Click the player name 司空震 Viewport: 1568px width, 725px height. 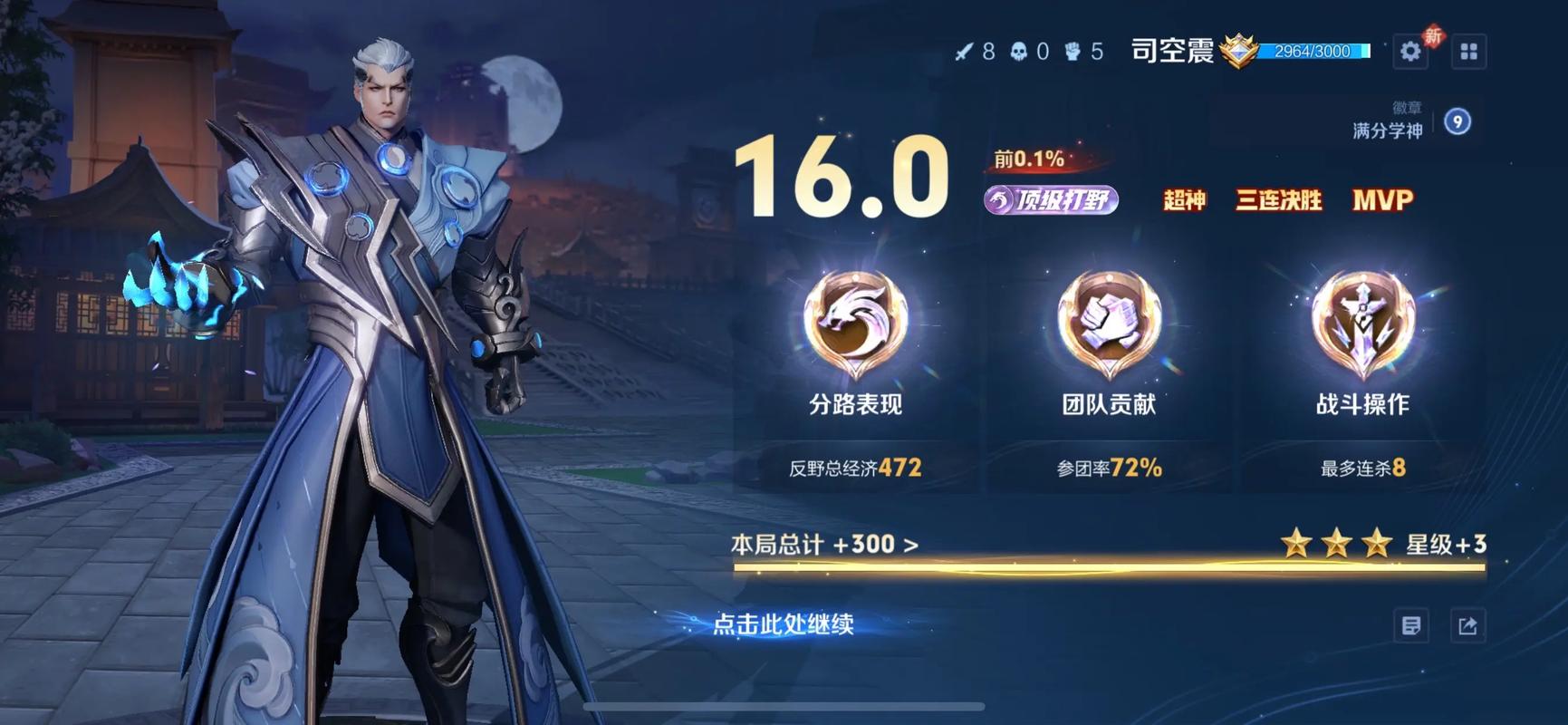[1171, 52]
